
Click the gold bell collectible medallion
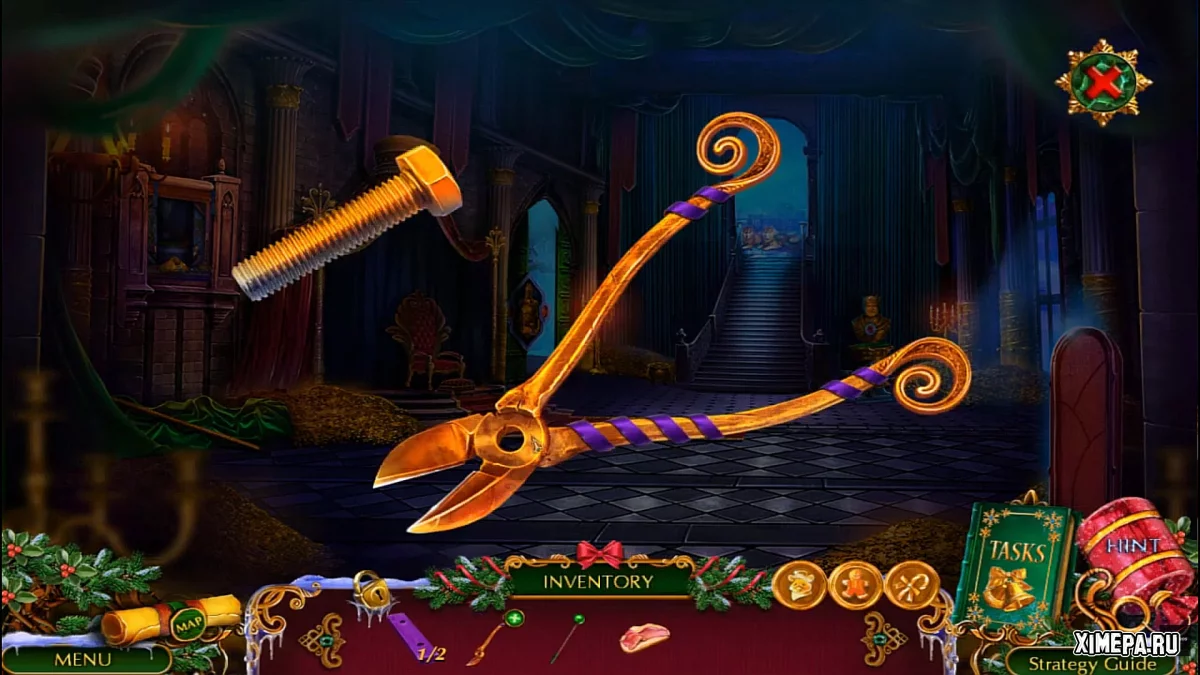pos(799,586)
